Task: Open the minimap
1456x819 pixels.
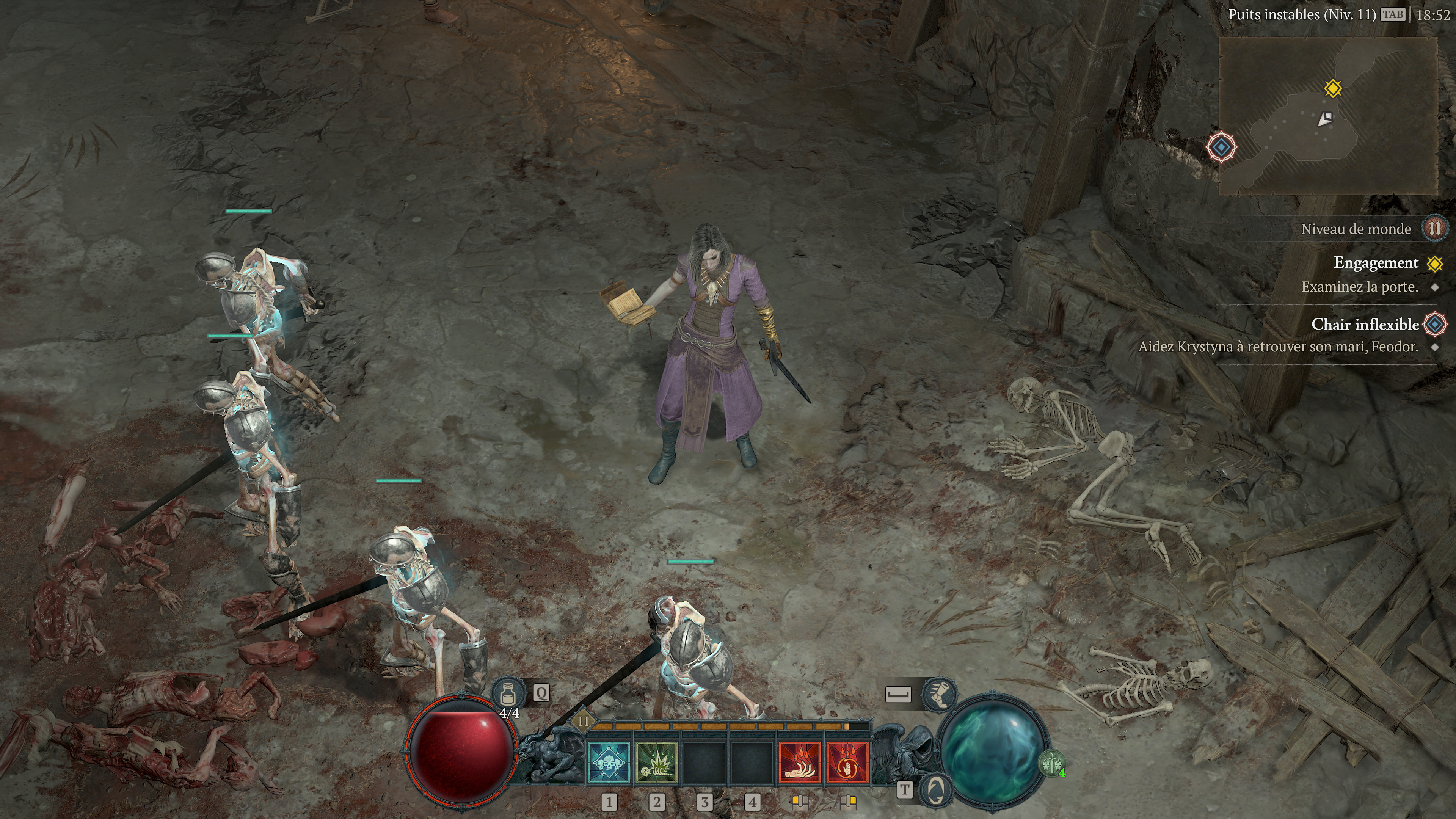Action: point(1328,115)
